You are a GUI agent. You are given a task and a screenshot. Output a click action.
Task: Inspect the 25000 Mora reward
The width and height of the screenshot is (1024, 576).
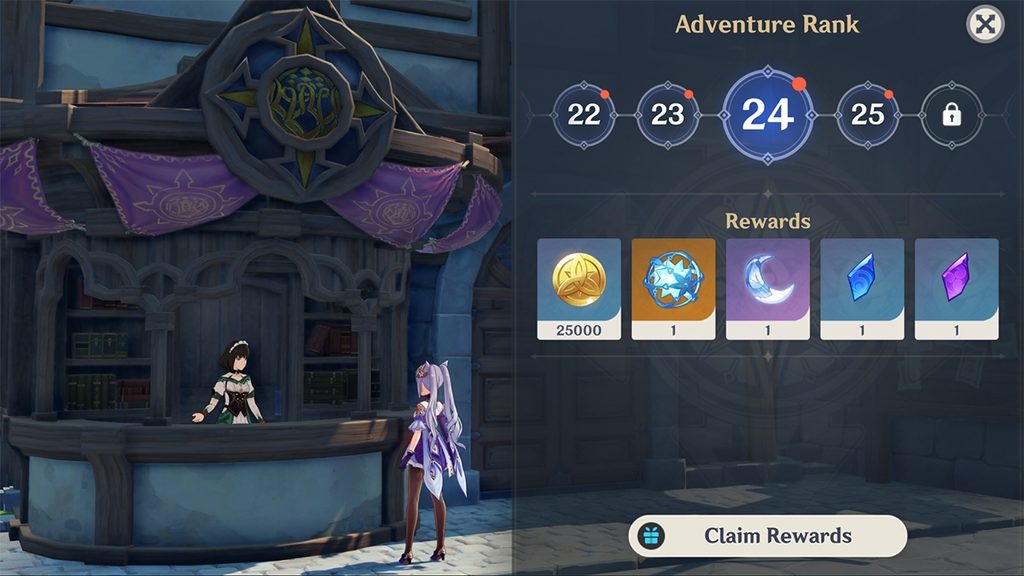pos(579,288)
